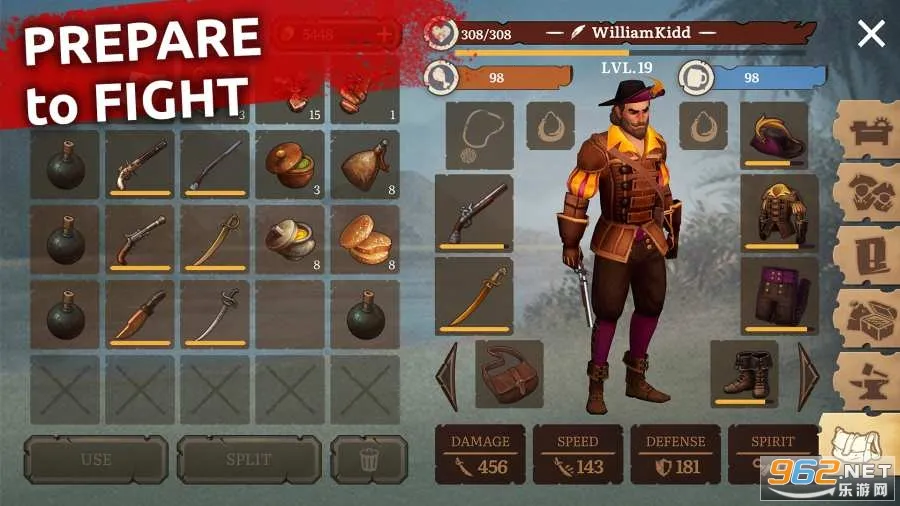Select the equipped purple-belted trousers slot
900x506 pixels.
point(774,295)
